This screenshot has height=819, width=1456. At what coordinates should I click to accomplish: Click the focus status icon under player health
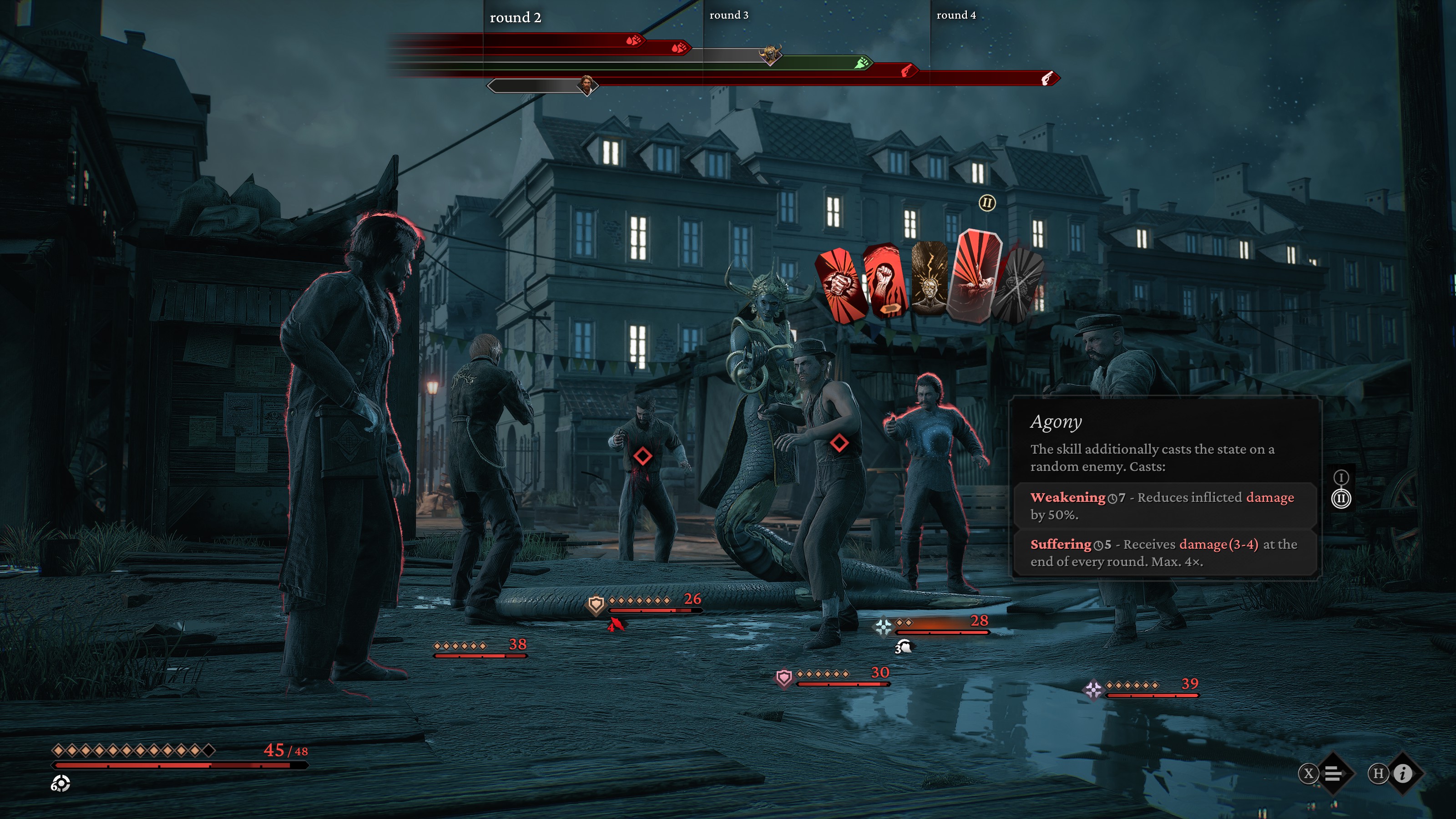(60, 784)
